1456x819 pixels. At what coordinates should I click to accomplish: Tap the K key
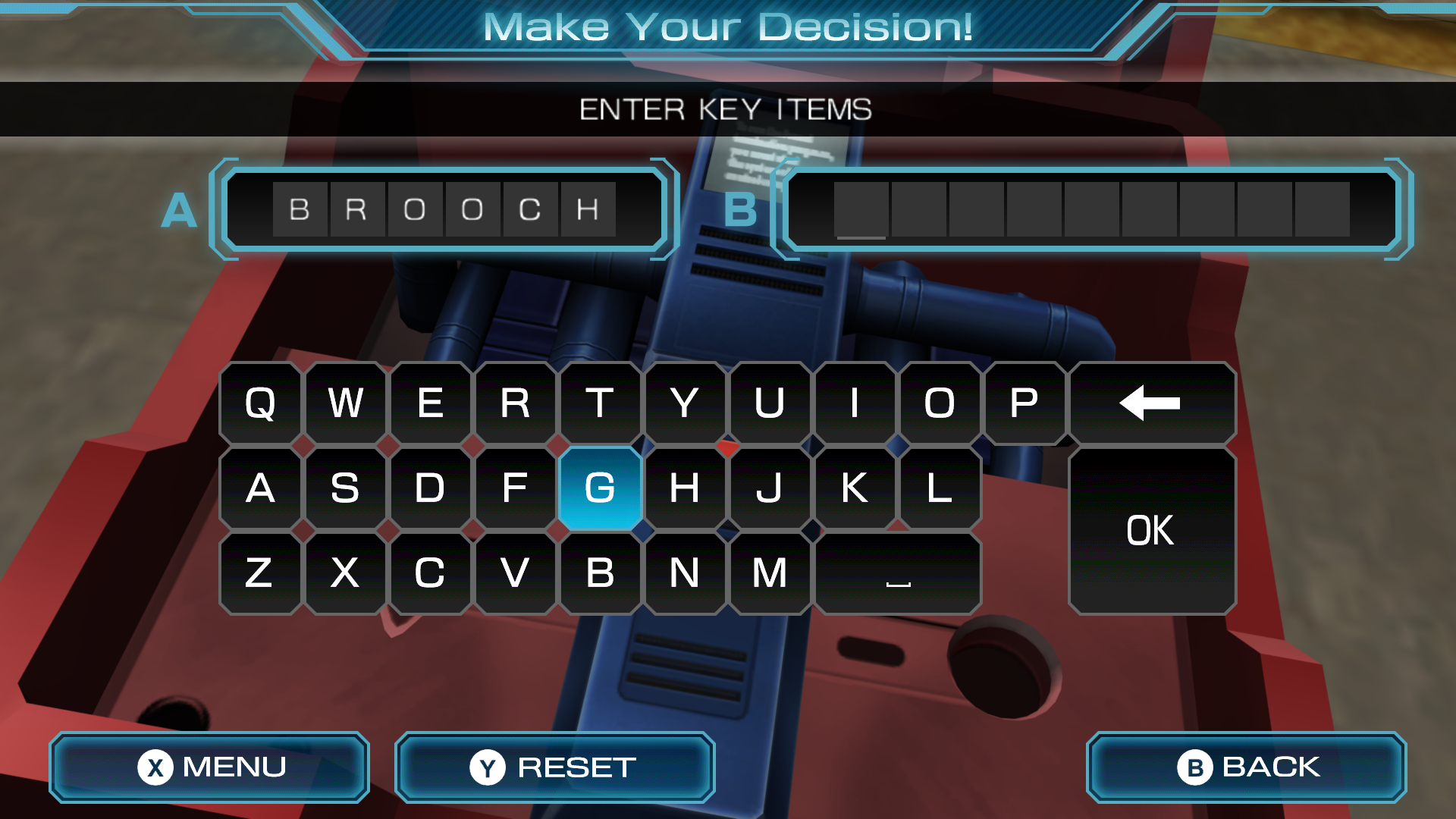coord(855,488)
